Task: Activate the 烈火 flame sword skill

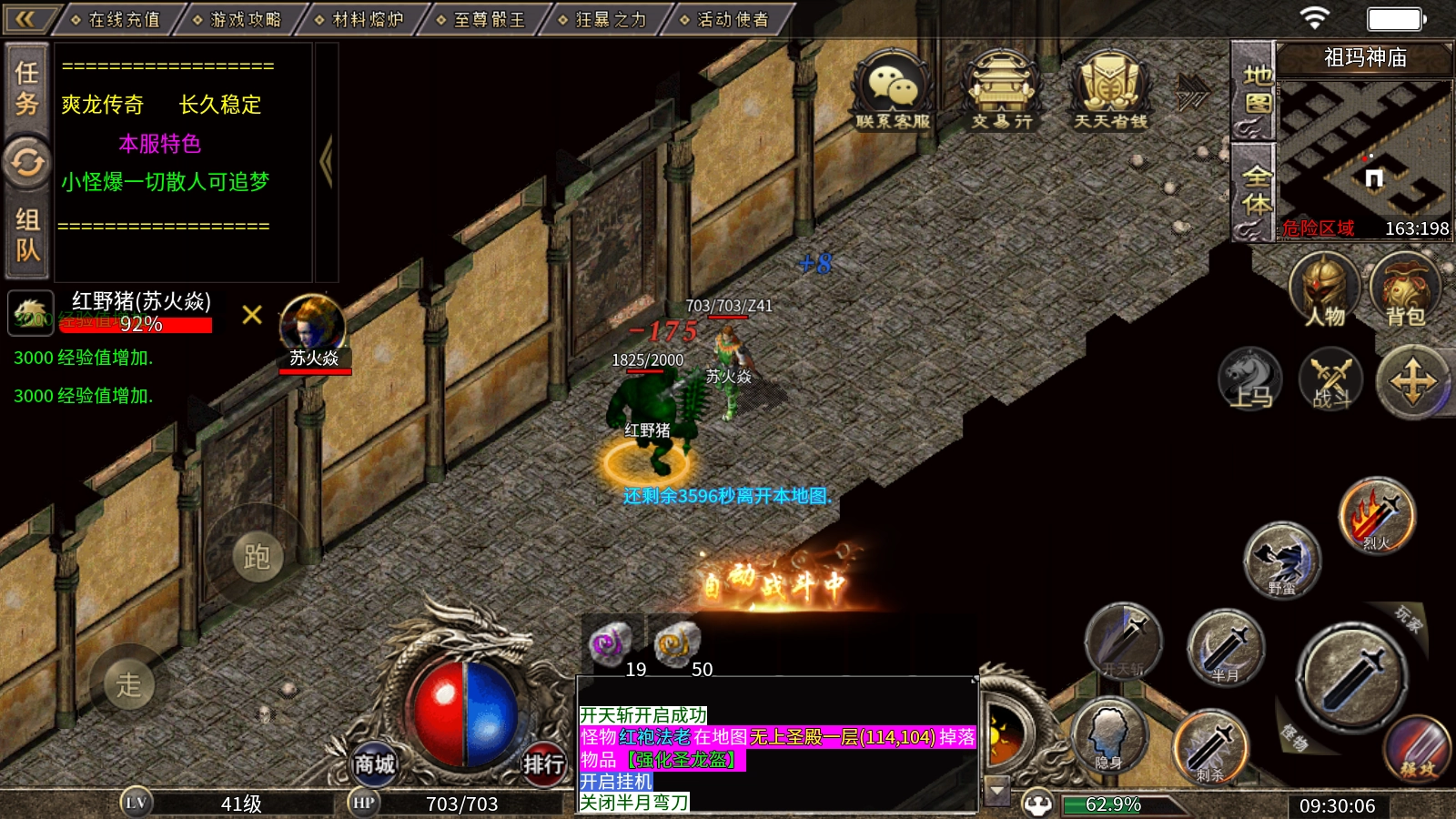Action: click(1377, 516)
